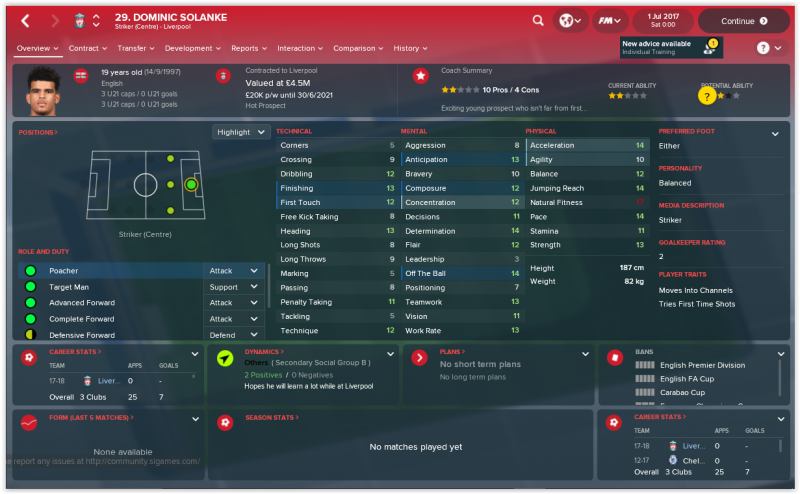Open the Reports tab

[x=248, y=48]
